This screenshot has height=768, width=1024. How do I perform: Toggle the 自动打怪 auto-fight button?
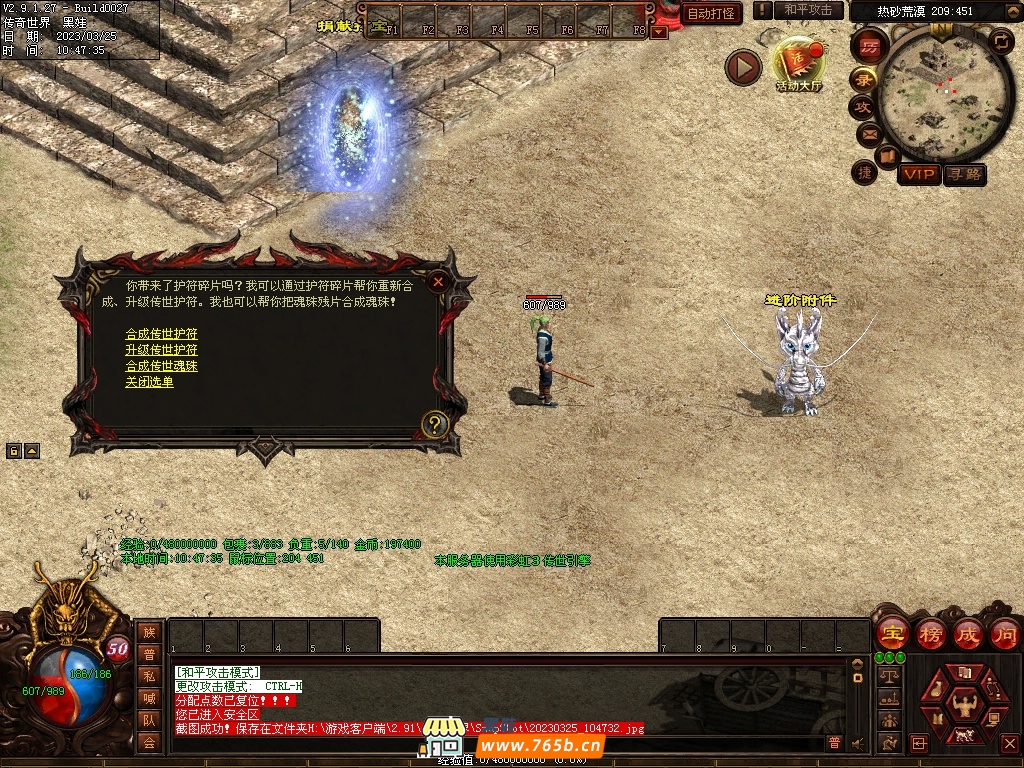(x=711, y=13)
